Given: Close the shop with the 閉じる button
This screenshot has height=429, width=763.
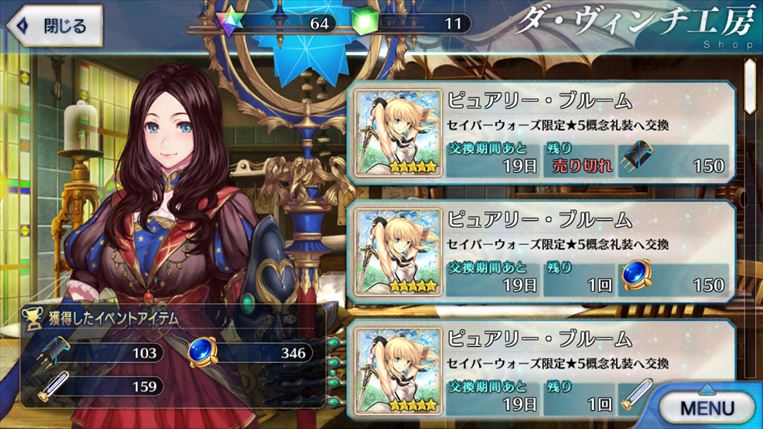Looking at the screenshot, I should (54, 25).
